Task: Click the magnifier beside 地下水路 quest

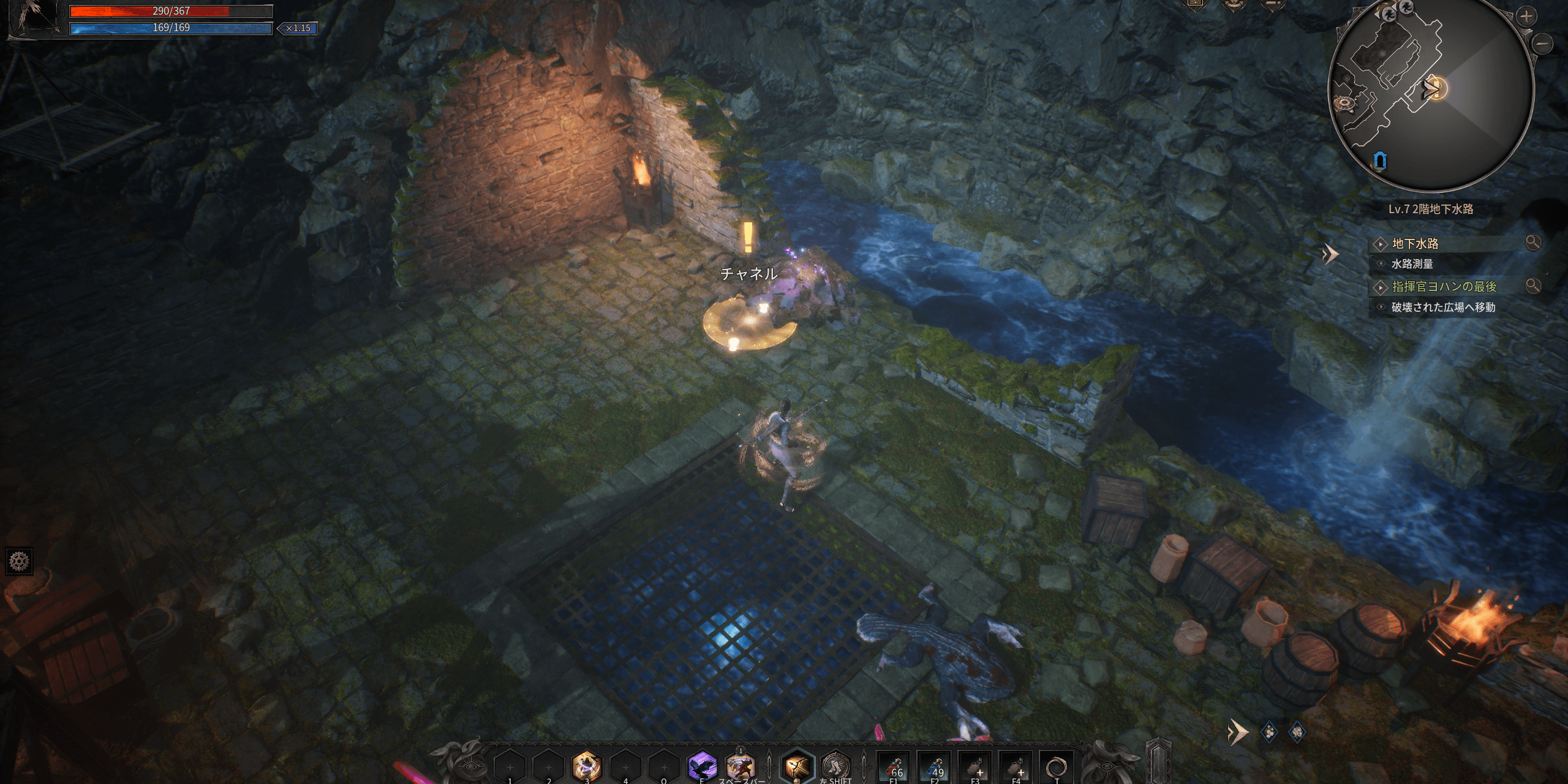Action: [x=1532, y=243]
